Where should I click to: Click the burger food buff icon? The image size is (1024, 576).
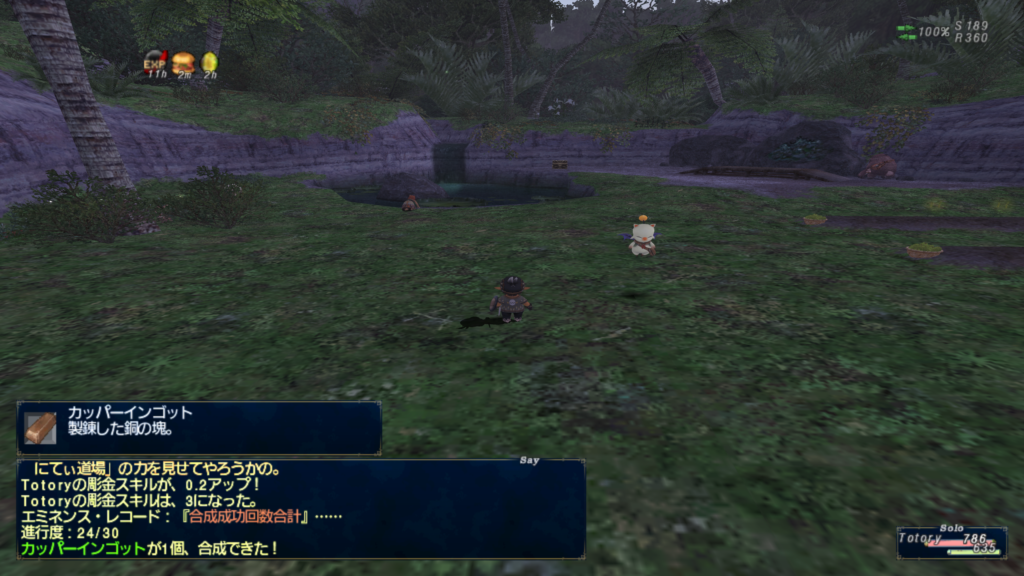[183, 62]
